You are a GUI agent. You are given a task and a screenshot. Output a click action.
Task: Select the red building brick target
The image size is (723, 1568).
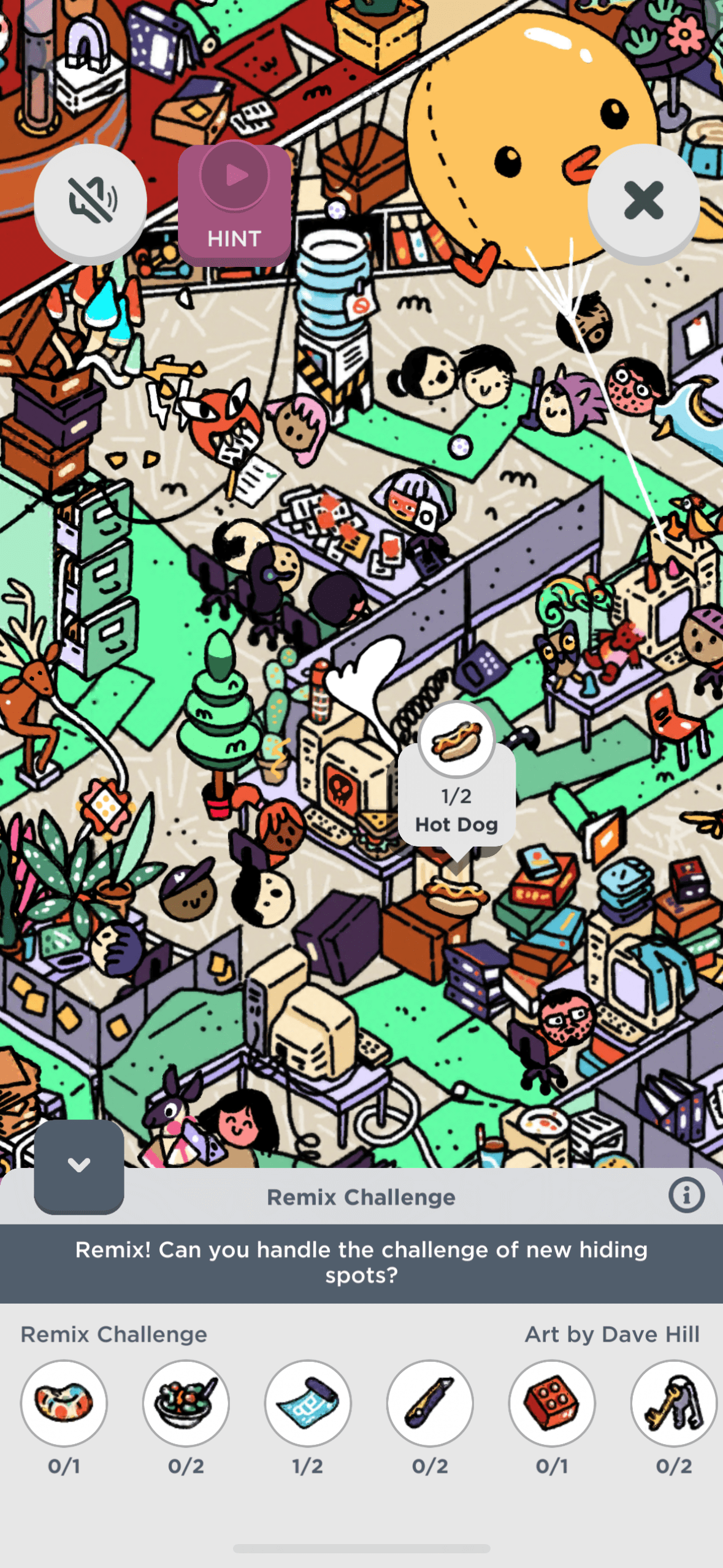[x=552, y=1402]
